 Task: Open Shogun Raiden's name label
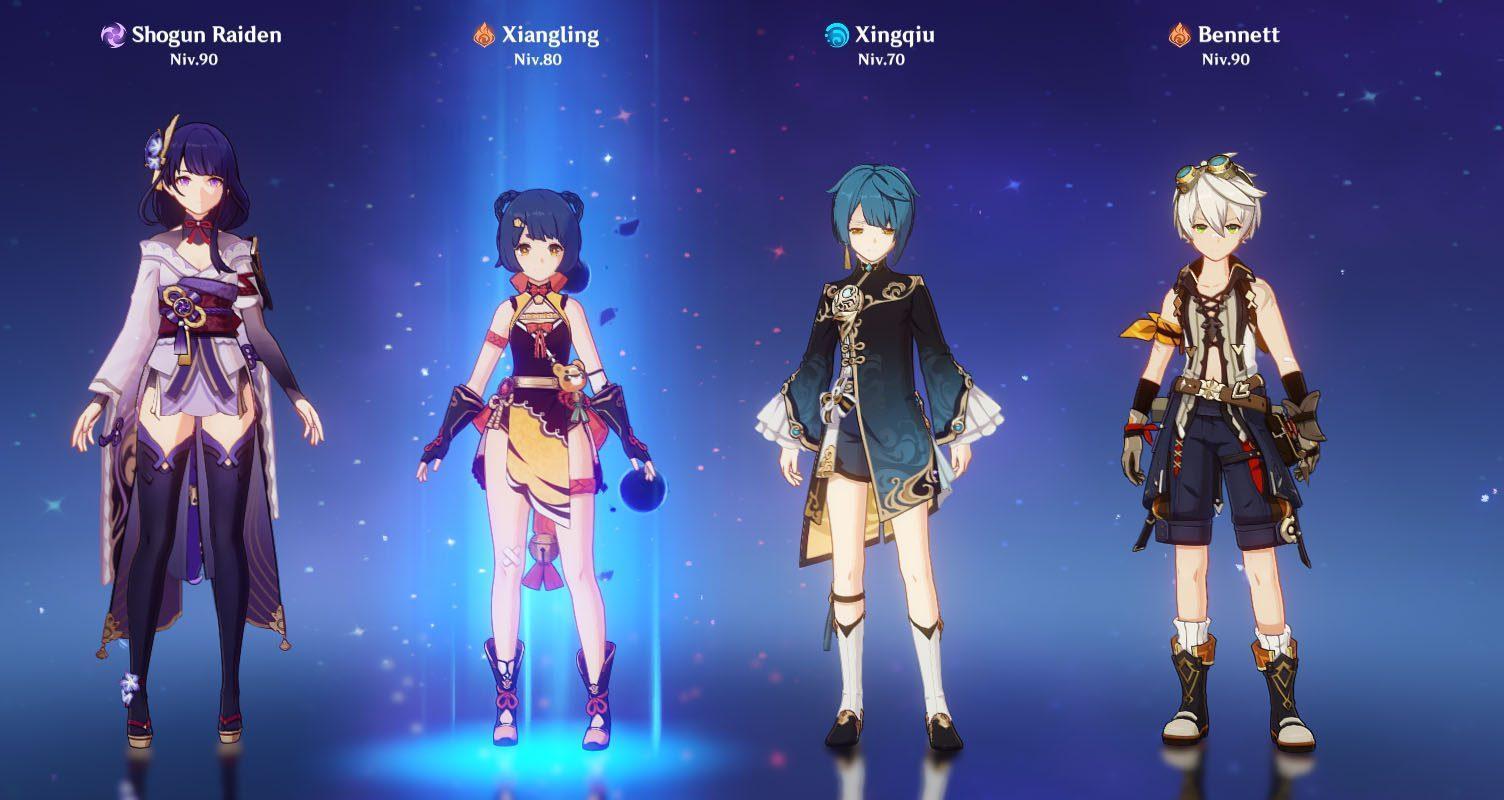click(x=205, y=33)
